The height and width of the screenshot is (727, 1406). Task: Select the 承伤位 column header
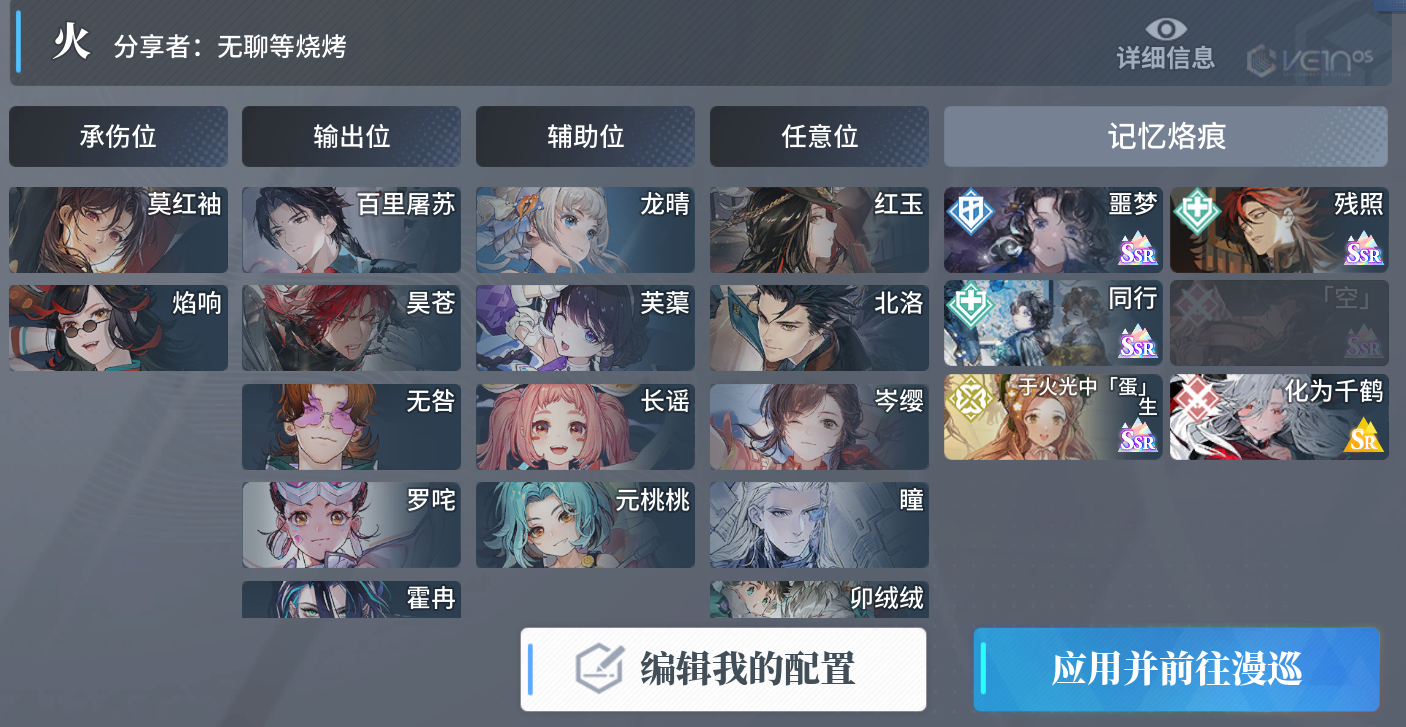[118, 136]
